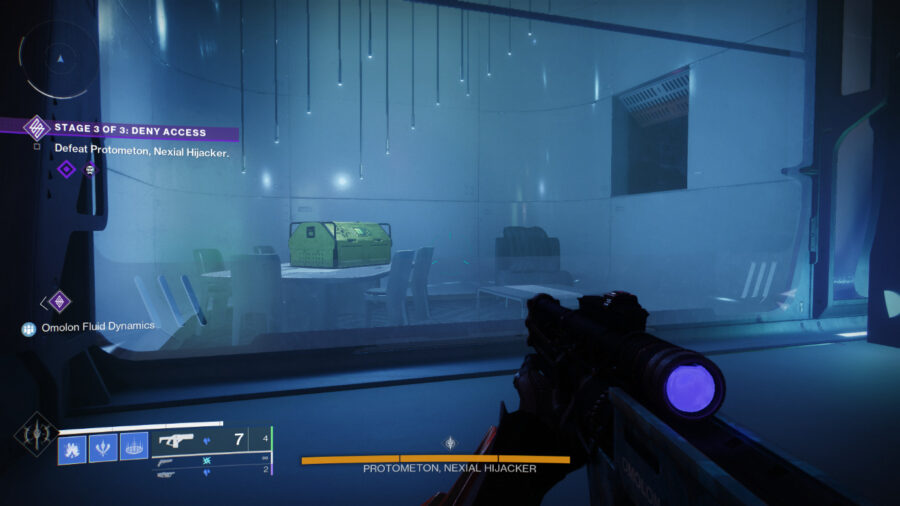Image resolution: width=900 pixels, height=506 pixels.
Task: Click the purple diamond marker above Omolon Fluid Dynamics
Action: point(59,300)
